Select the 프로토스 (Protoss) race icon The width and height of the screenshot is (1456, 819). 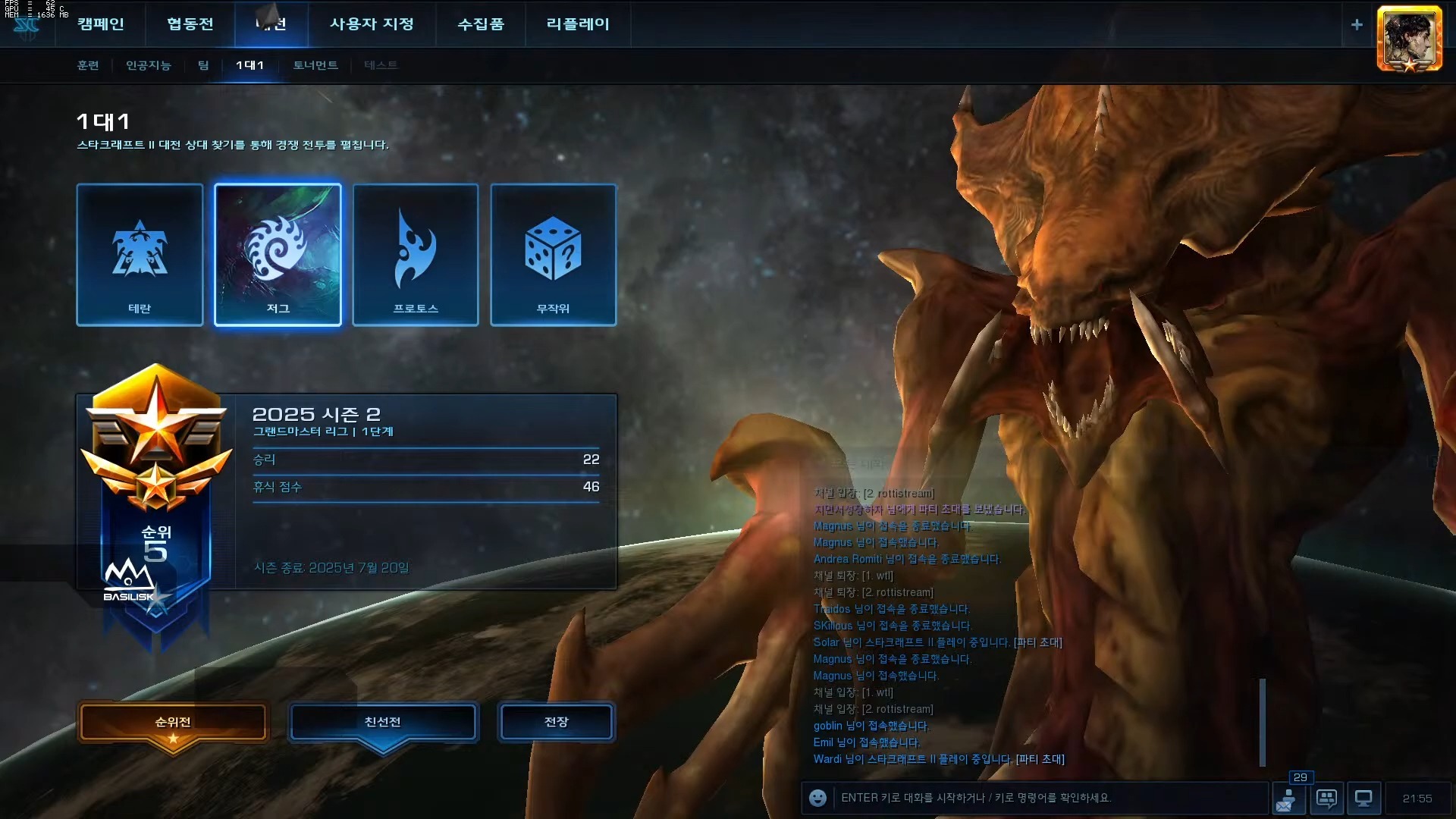click(416, 254)
